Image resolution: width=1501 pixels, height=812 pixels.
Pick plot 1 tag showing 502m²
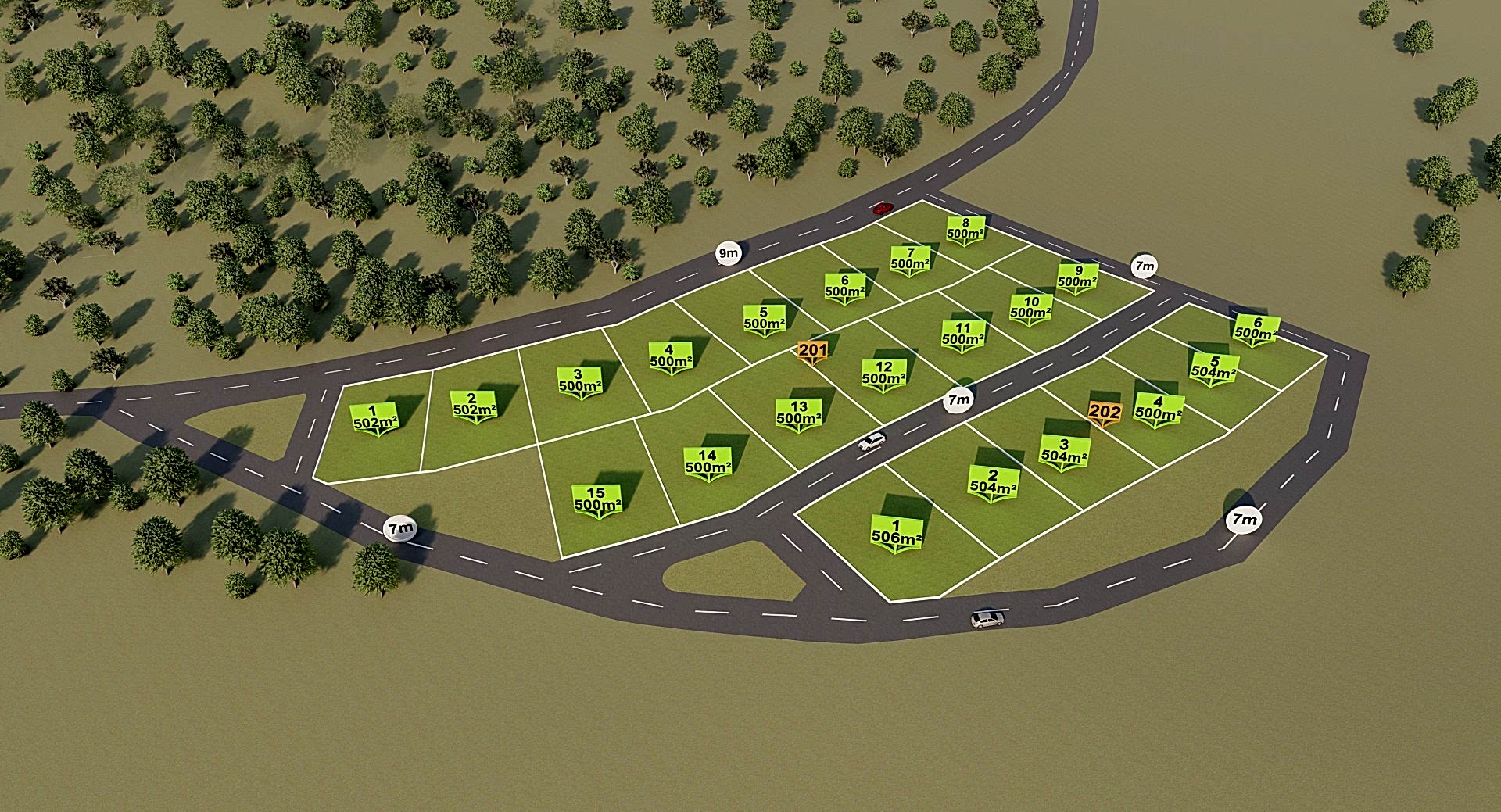[x=375, y=418]
